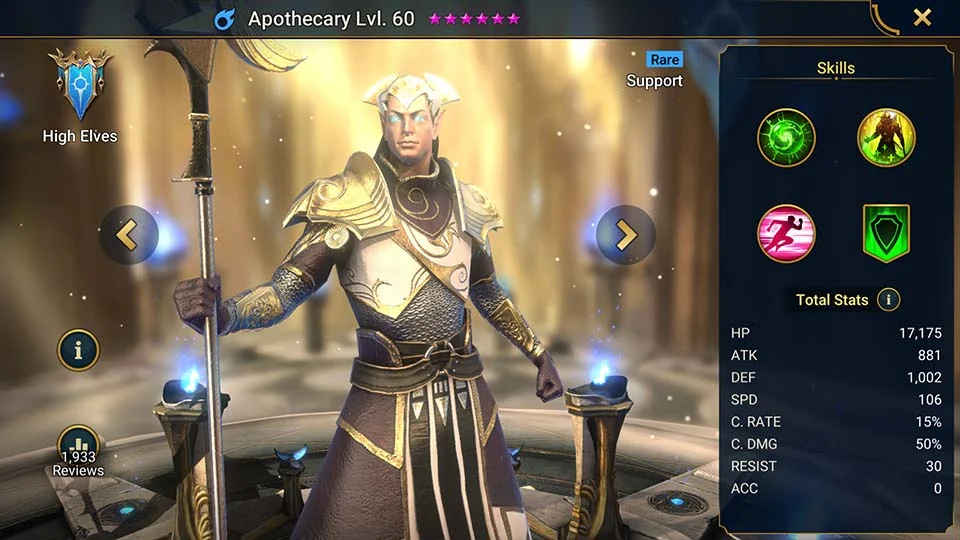Select the green shield aura skill

[886, 233]
